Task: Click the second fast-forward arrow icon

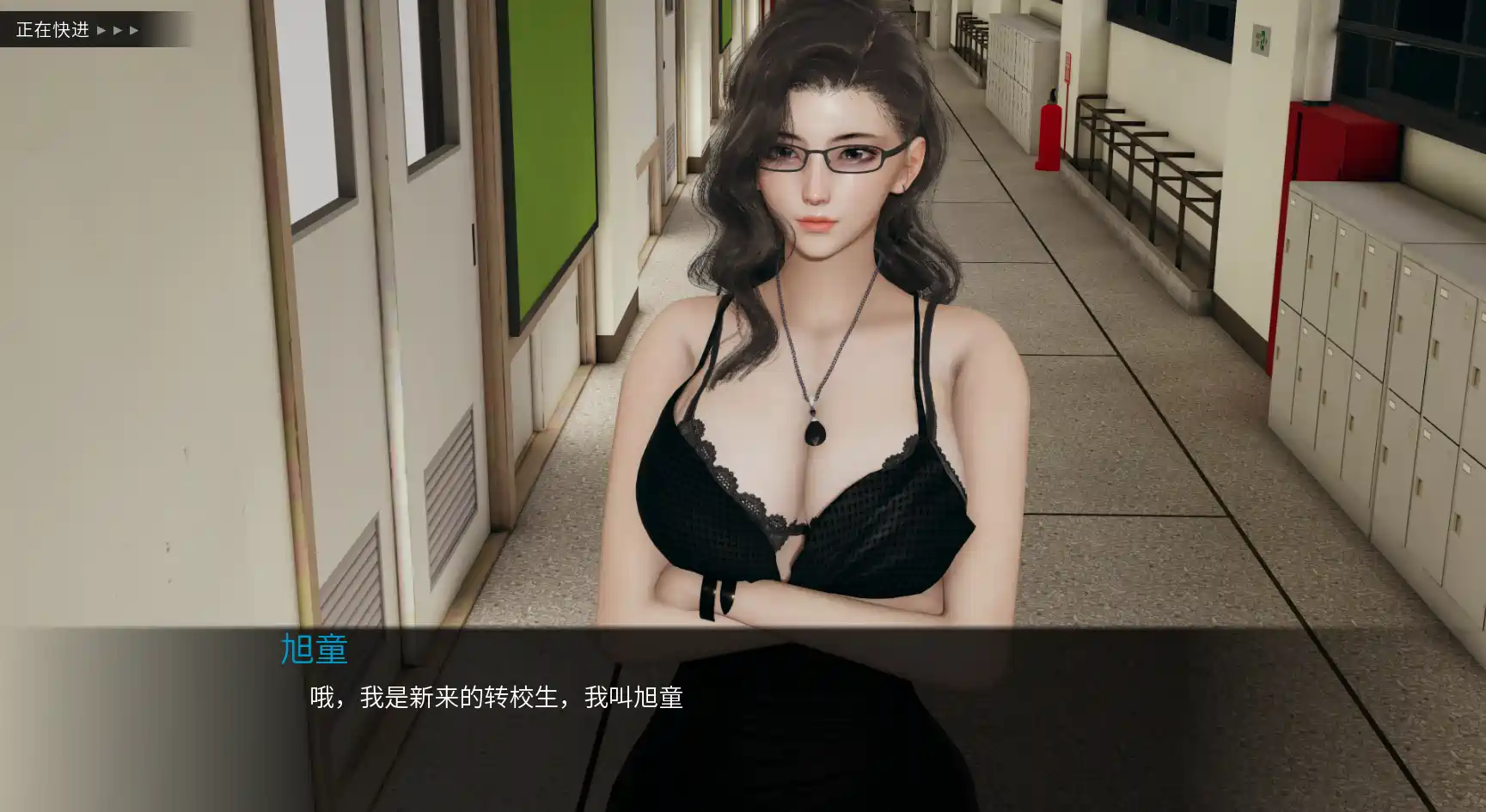Action: (x=118, y=30)
